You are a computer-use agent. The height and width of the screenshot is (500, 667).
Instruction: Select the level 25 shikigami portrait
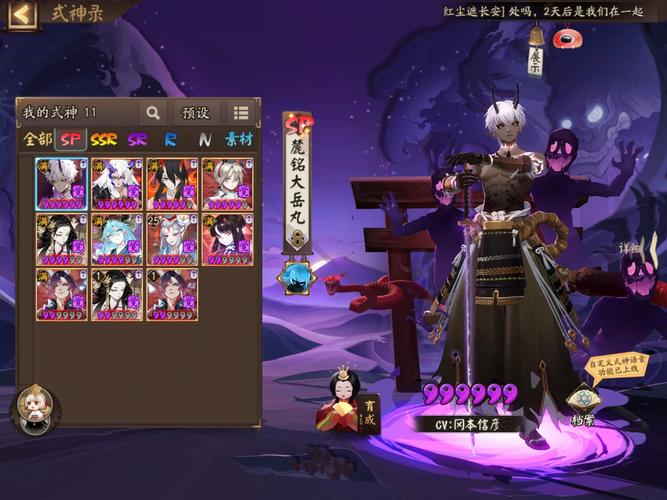(x=172, y=239)
